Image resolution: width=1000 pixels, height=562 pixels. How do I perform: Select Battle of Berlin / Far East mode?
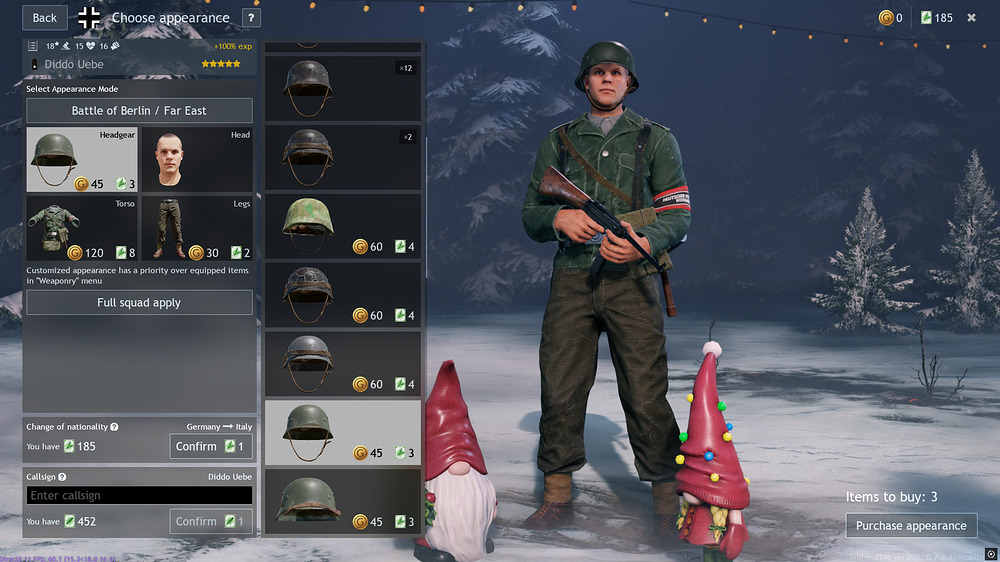click(x=139, y=110)
